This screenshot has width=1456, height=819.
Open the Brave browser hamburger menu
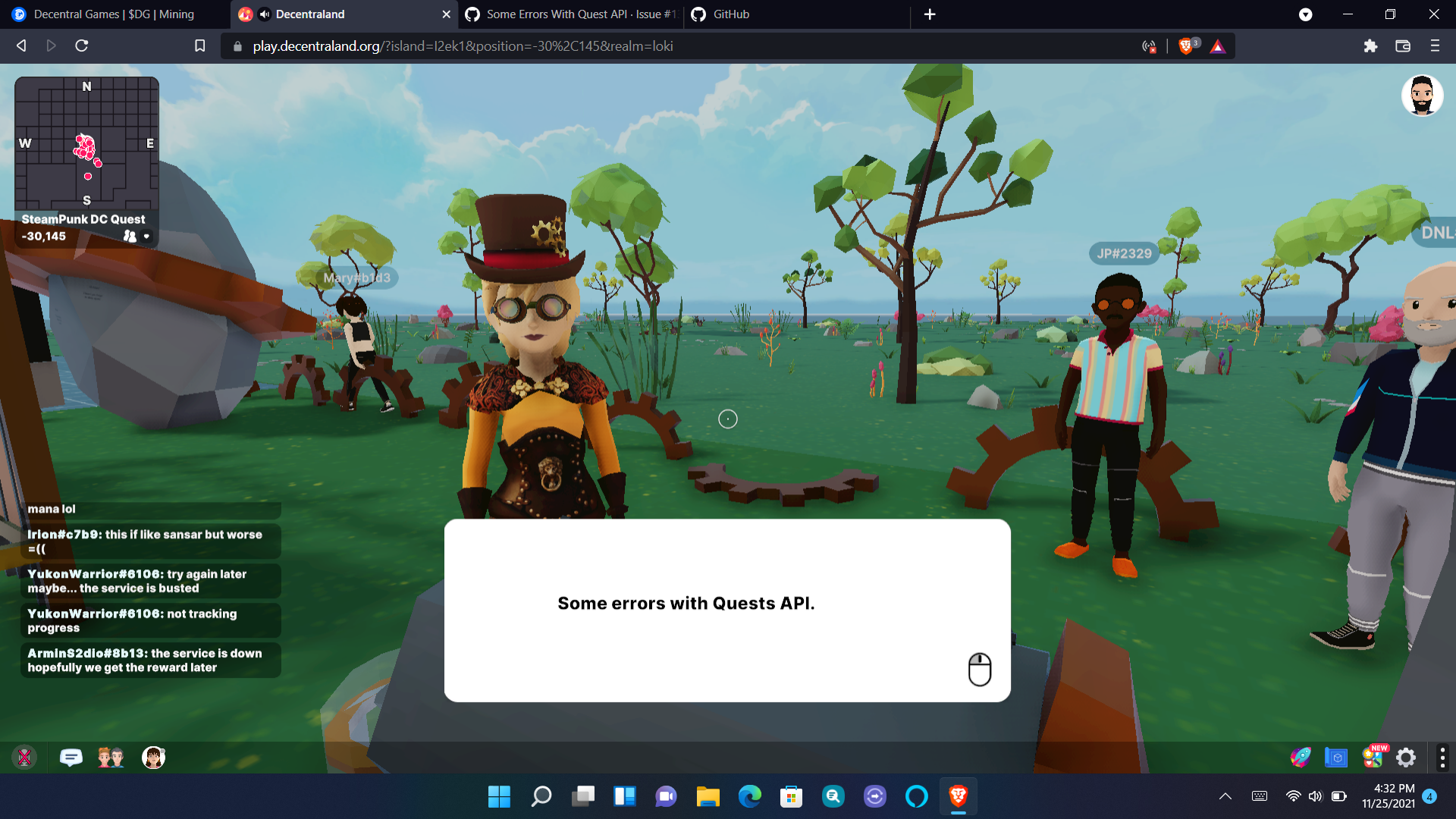pyautogui.click(x=1436, y=45)
